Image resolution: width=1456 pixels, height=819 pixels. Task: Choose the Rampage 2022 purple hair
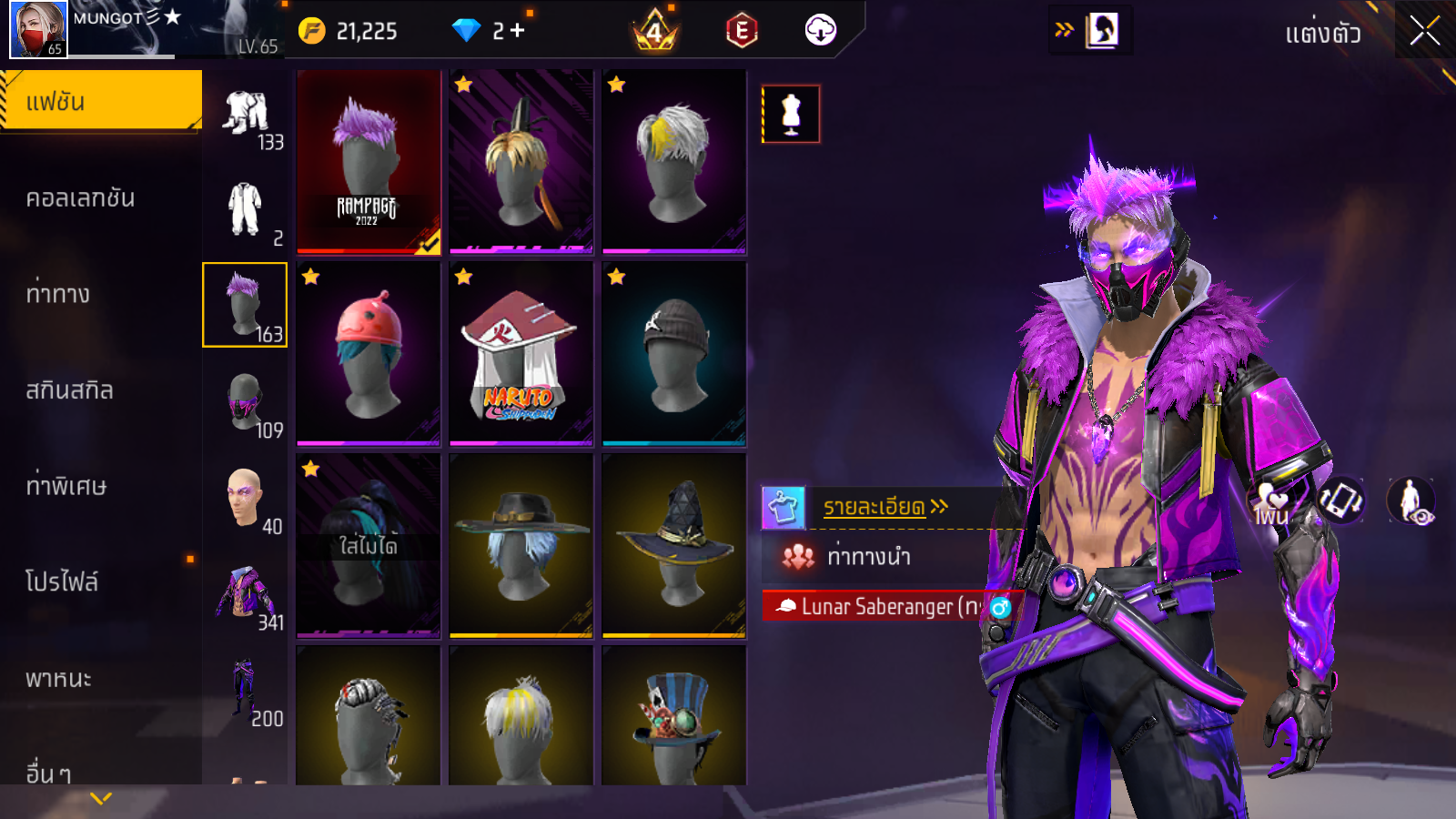[x=369, y=161]
